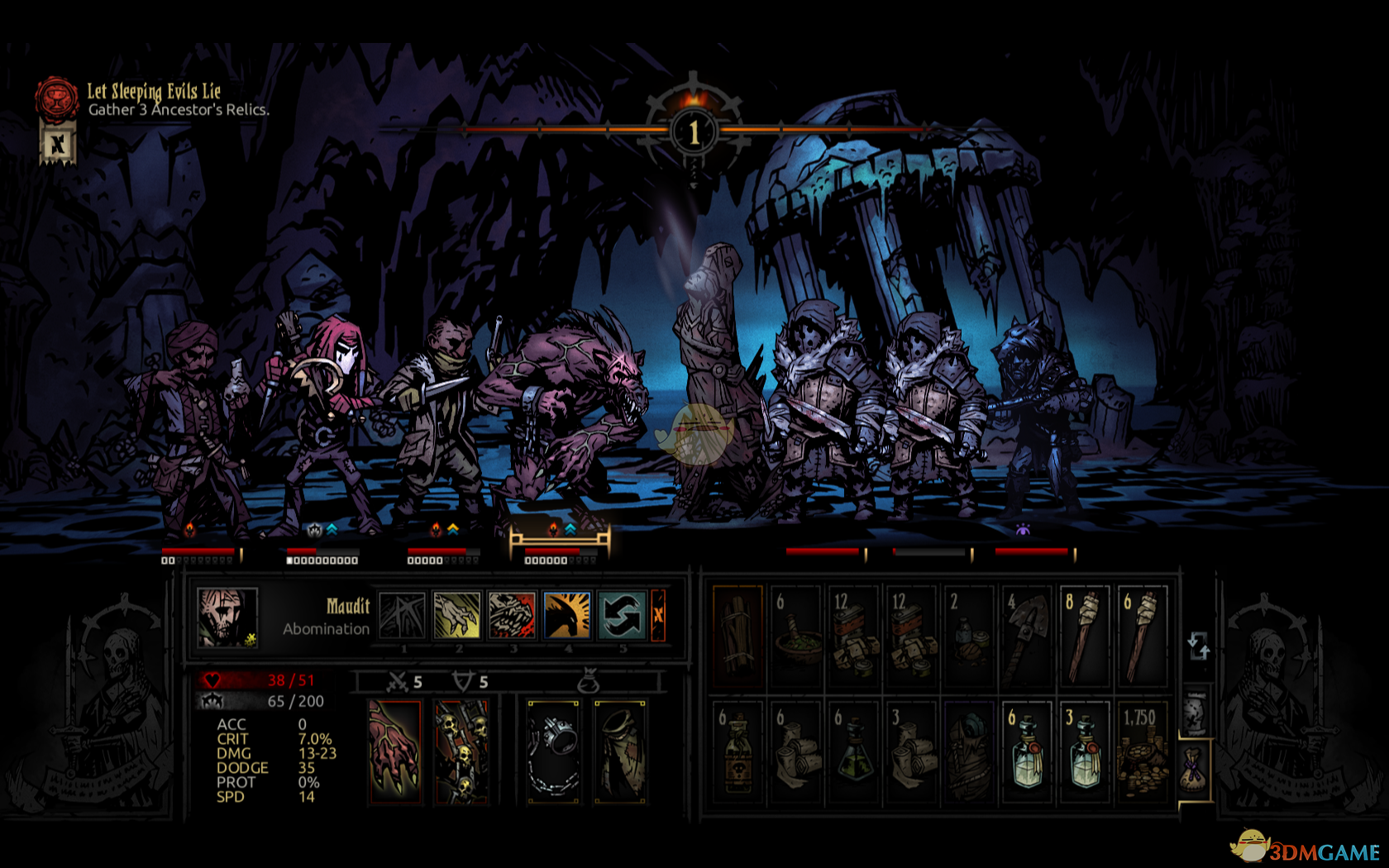
Task: Switch to the map tab
Action: (1194, 712)
